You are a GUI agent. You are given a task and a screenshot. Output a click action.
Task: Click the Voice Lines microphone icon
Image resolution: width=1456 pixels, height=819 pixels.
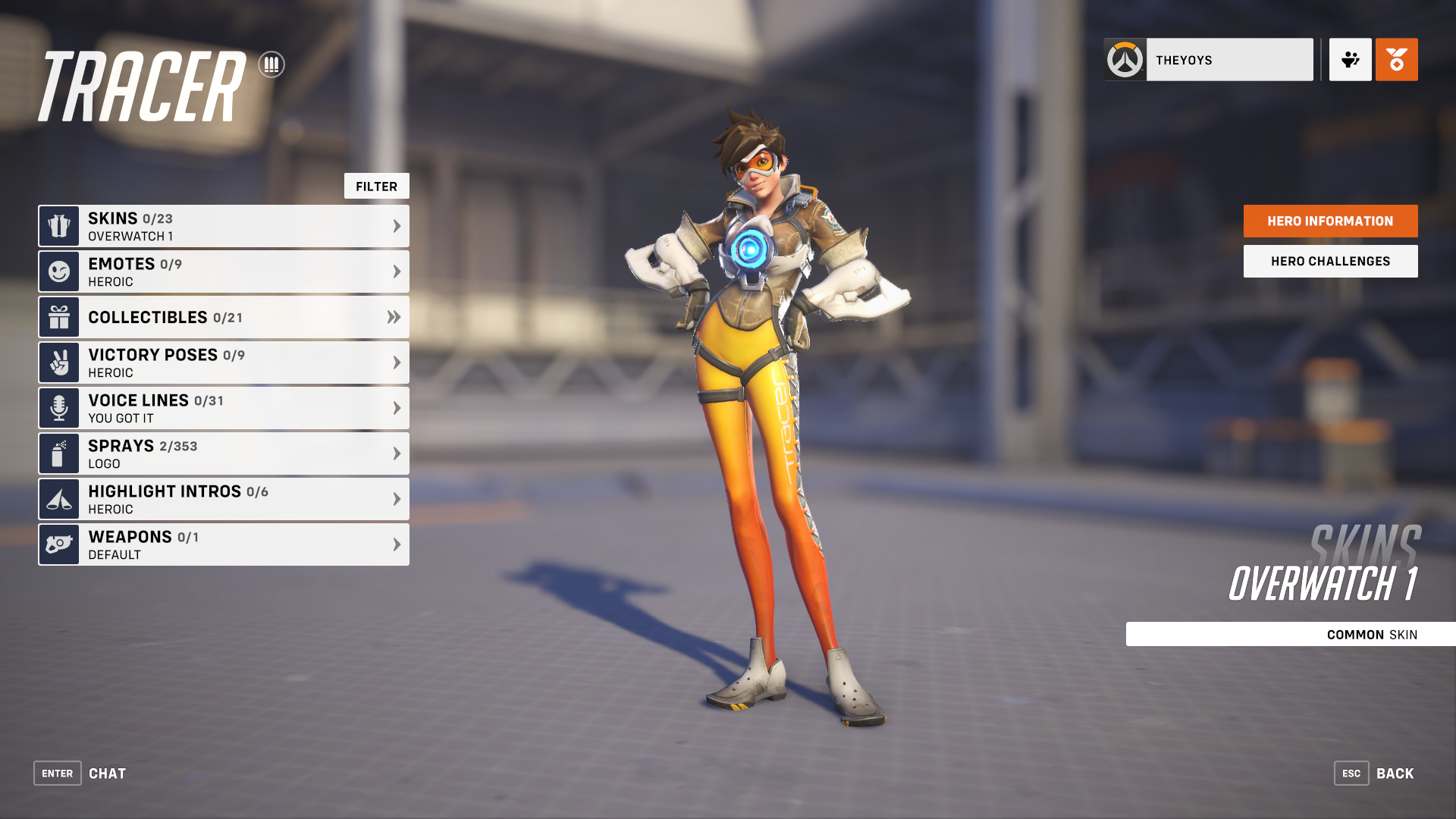(x=58, y=407)
